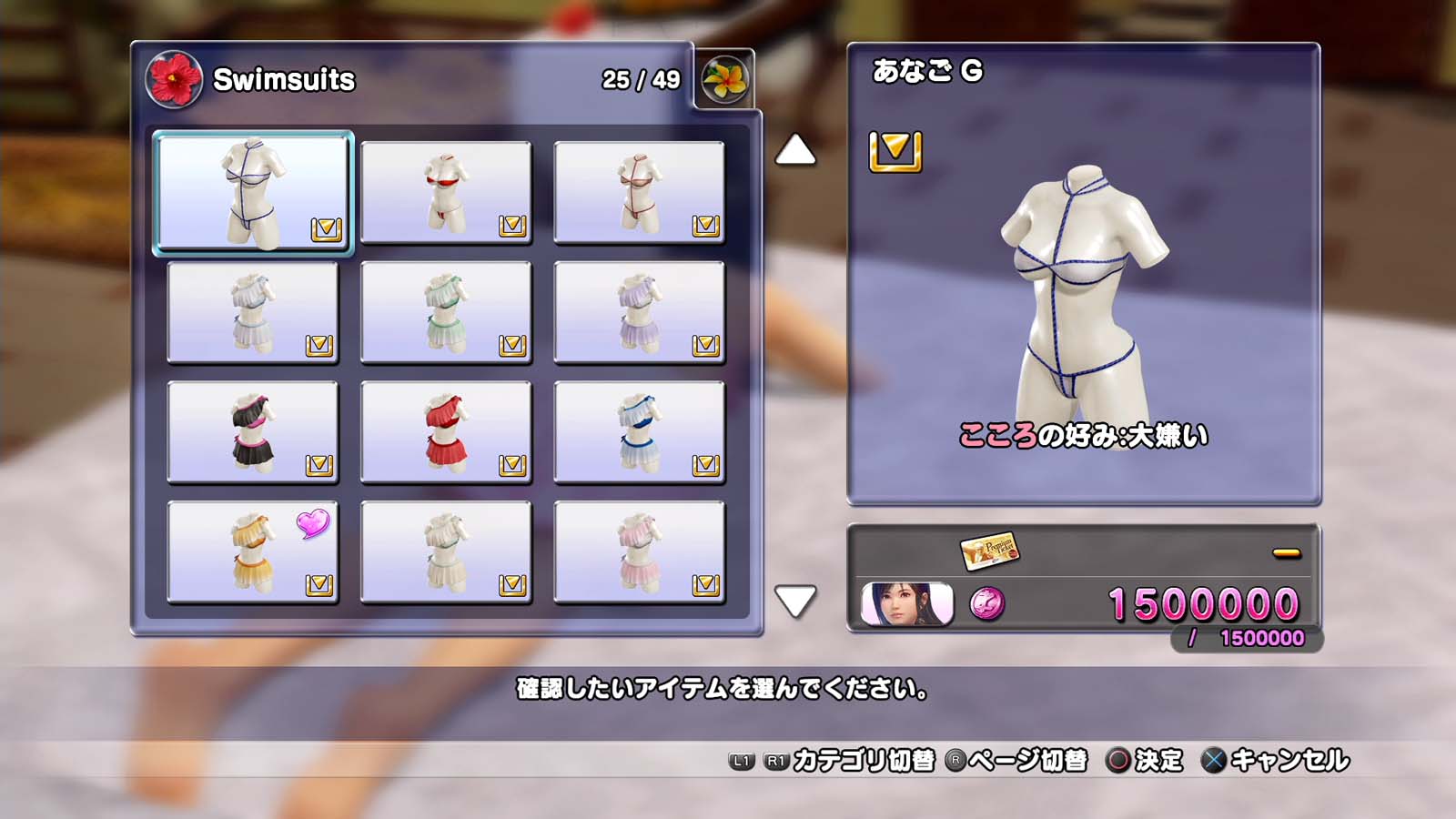Choose the red string bikini thumbnail
This screenshot has width=1456, height=819.
pos(446,192)
